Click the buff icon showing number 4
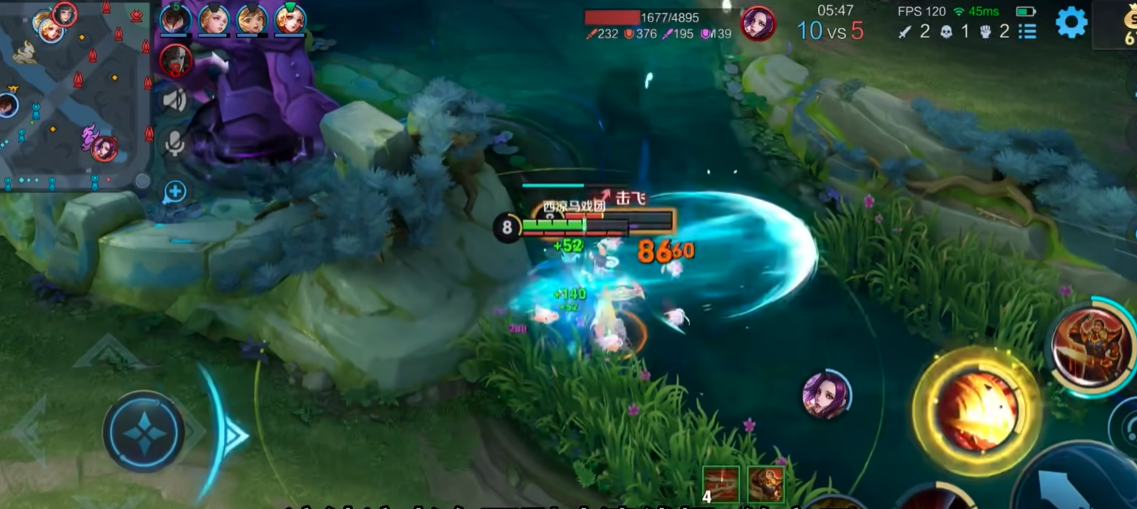Screen dimensions: 1137x509 point(721,485)
